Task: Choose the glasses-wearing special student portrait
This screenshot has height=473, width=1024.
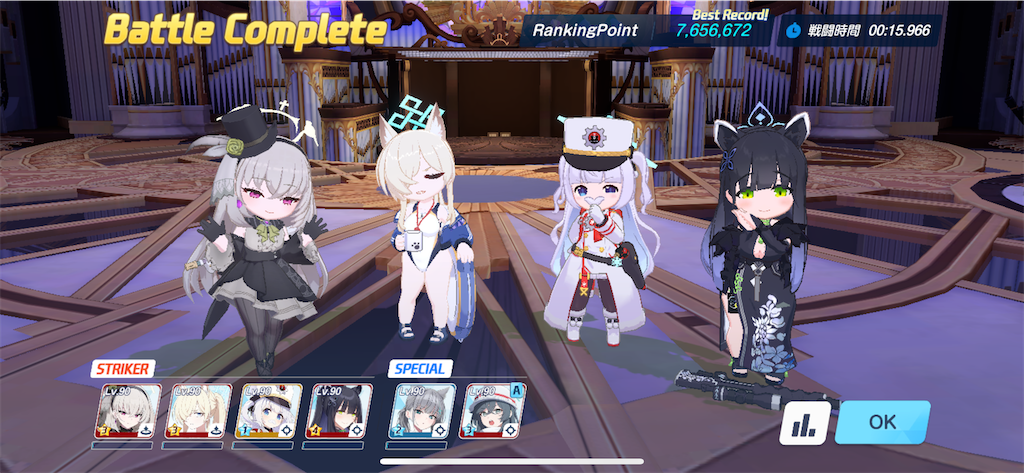Action: [x=492, y=410]
